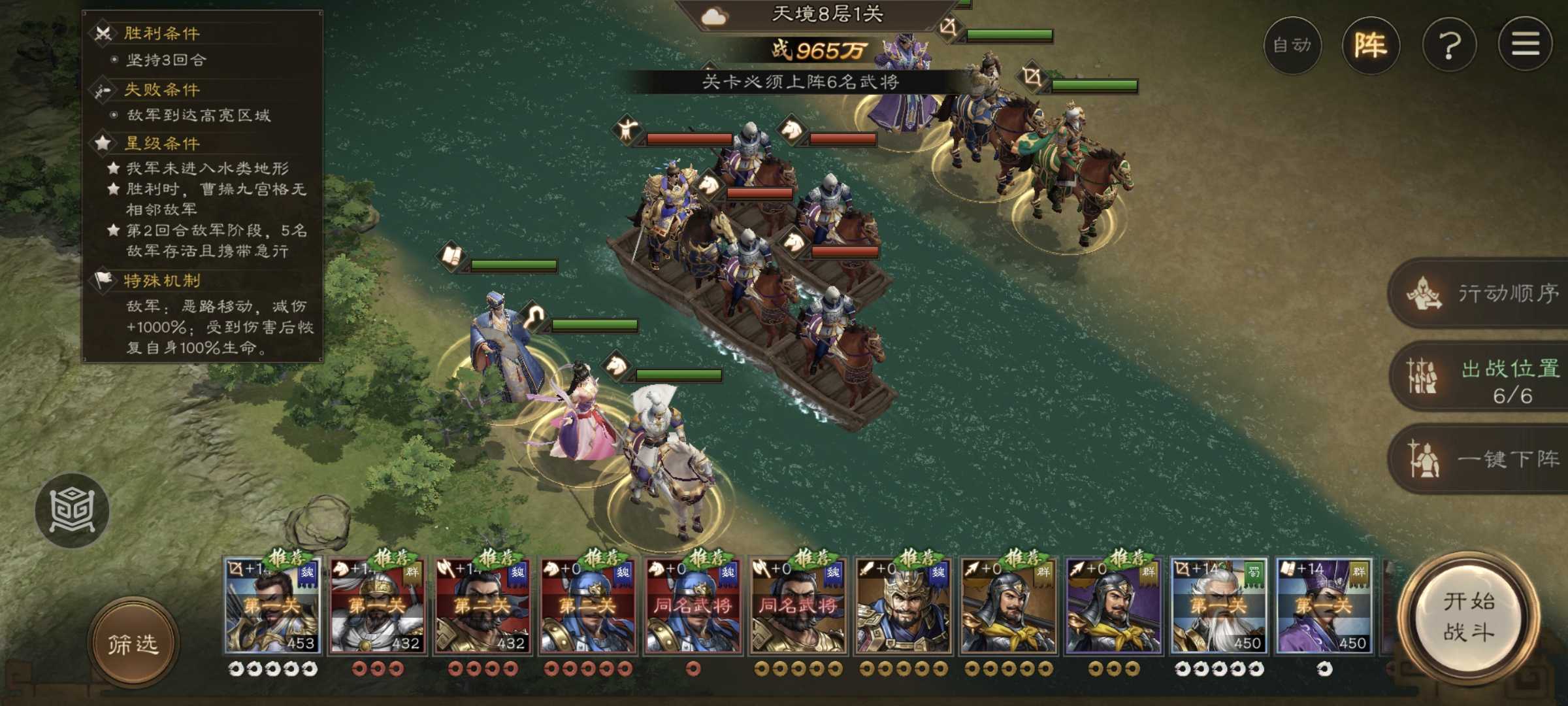Open the question mark help icon
Image resolution: width=1568 pixels, height=706 pixels.
[x=1450, y=46]
